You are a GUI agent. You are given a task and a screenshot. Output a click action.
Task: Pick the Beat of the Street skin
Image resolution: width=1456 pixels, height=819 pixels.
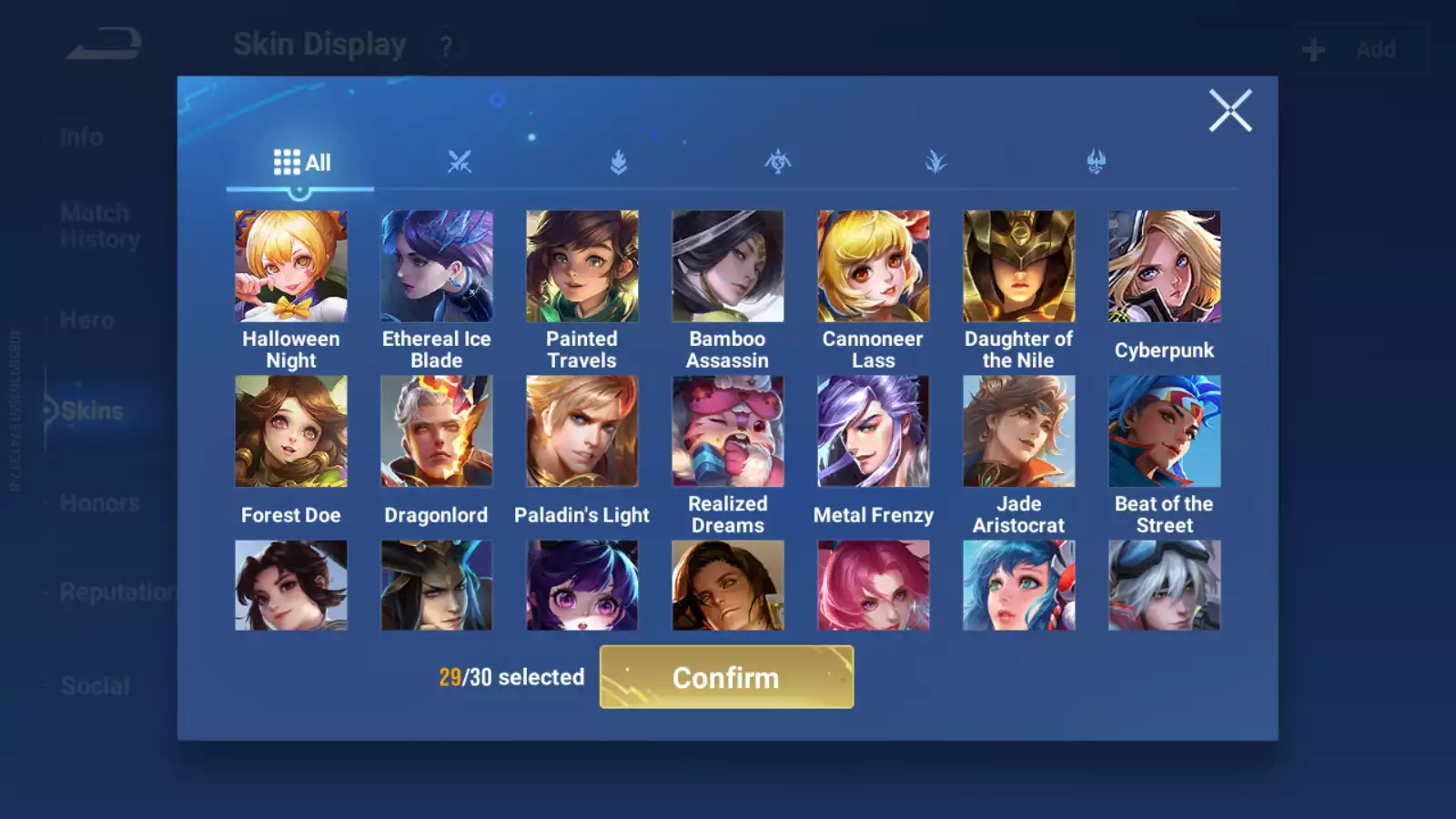click(1165, 431)
